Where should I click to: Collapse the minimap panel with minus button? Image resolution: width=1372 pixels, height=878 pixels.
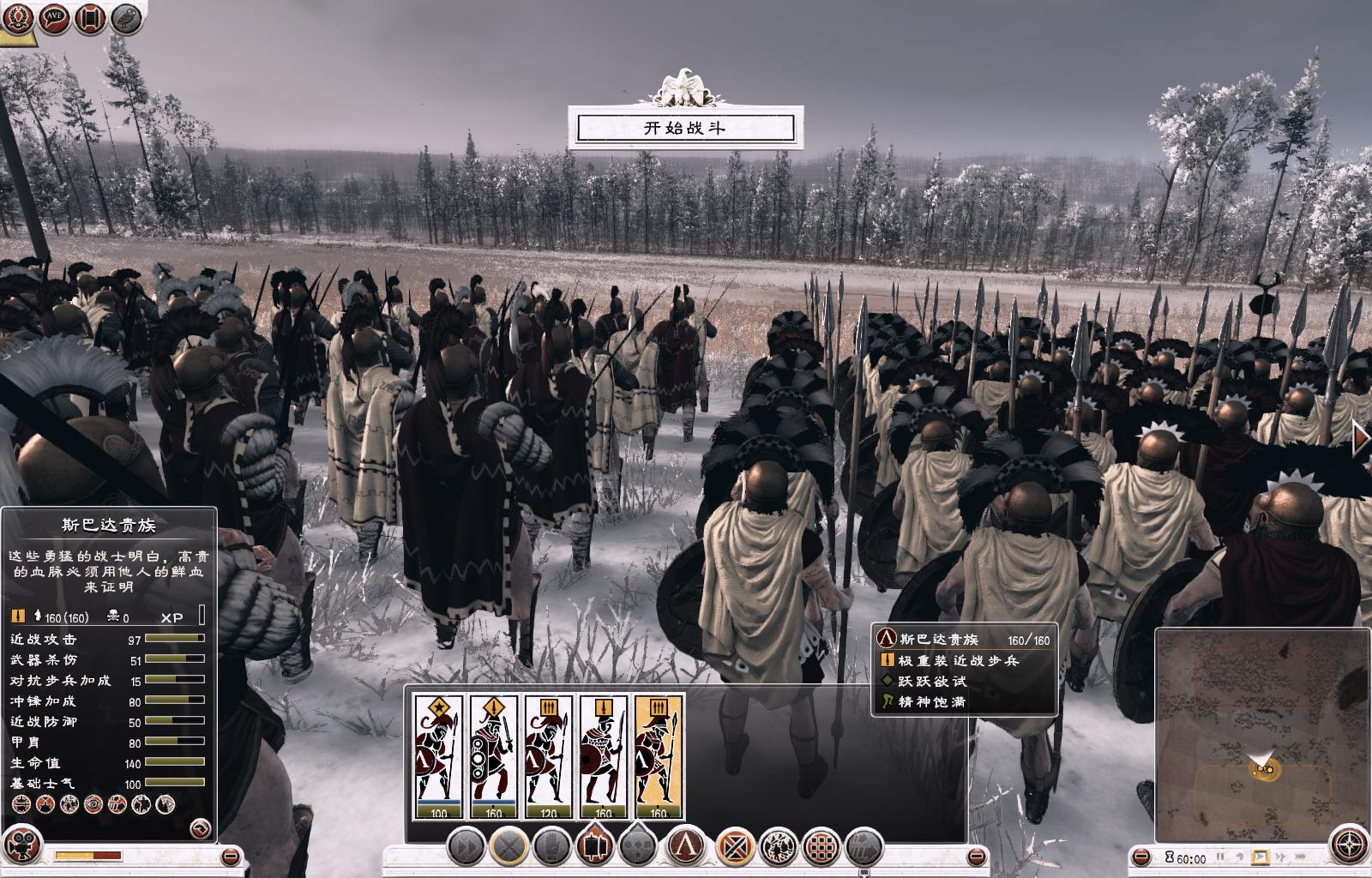[x=1141, y=857]
